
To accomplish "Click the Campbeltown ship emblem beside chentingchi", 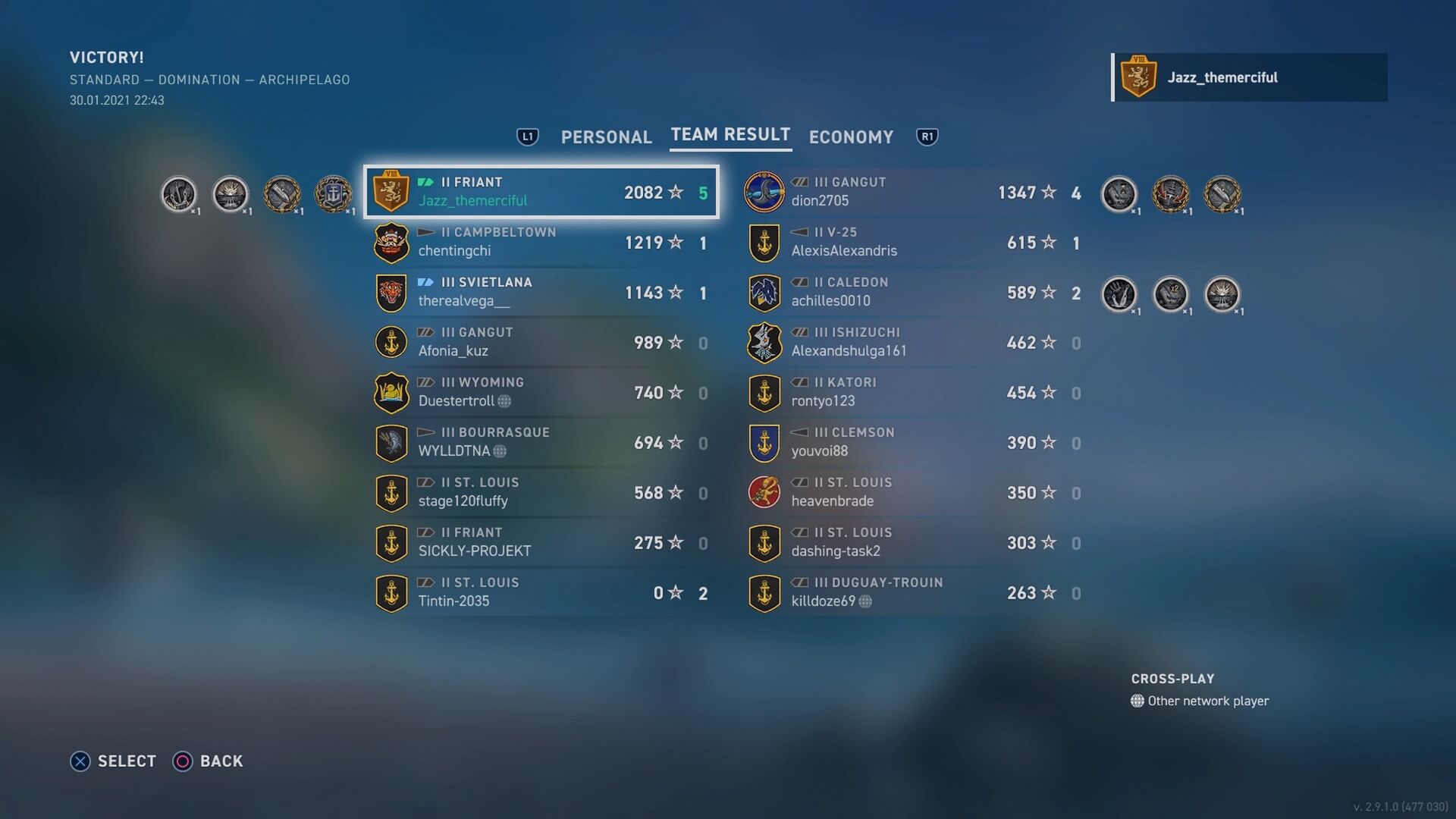I will [392, 243].
